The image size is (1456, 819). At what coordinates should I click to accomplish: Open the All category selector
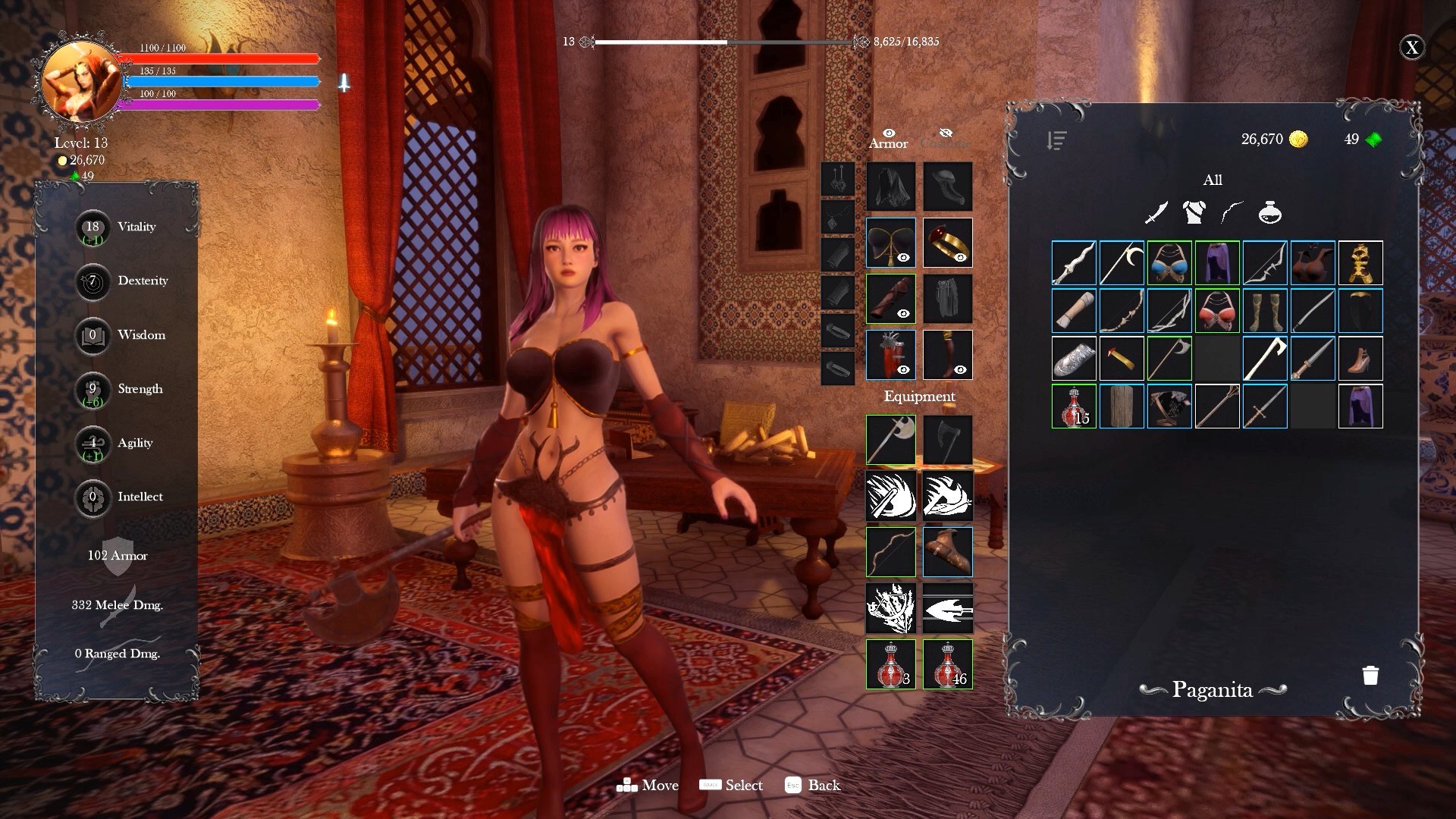[1214, 180]
